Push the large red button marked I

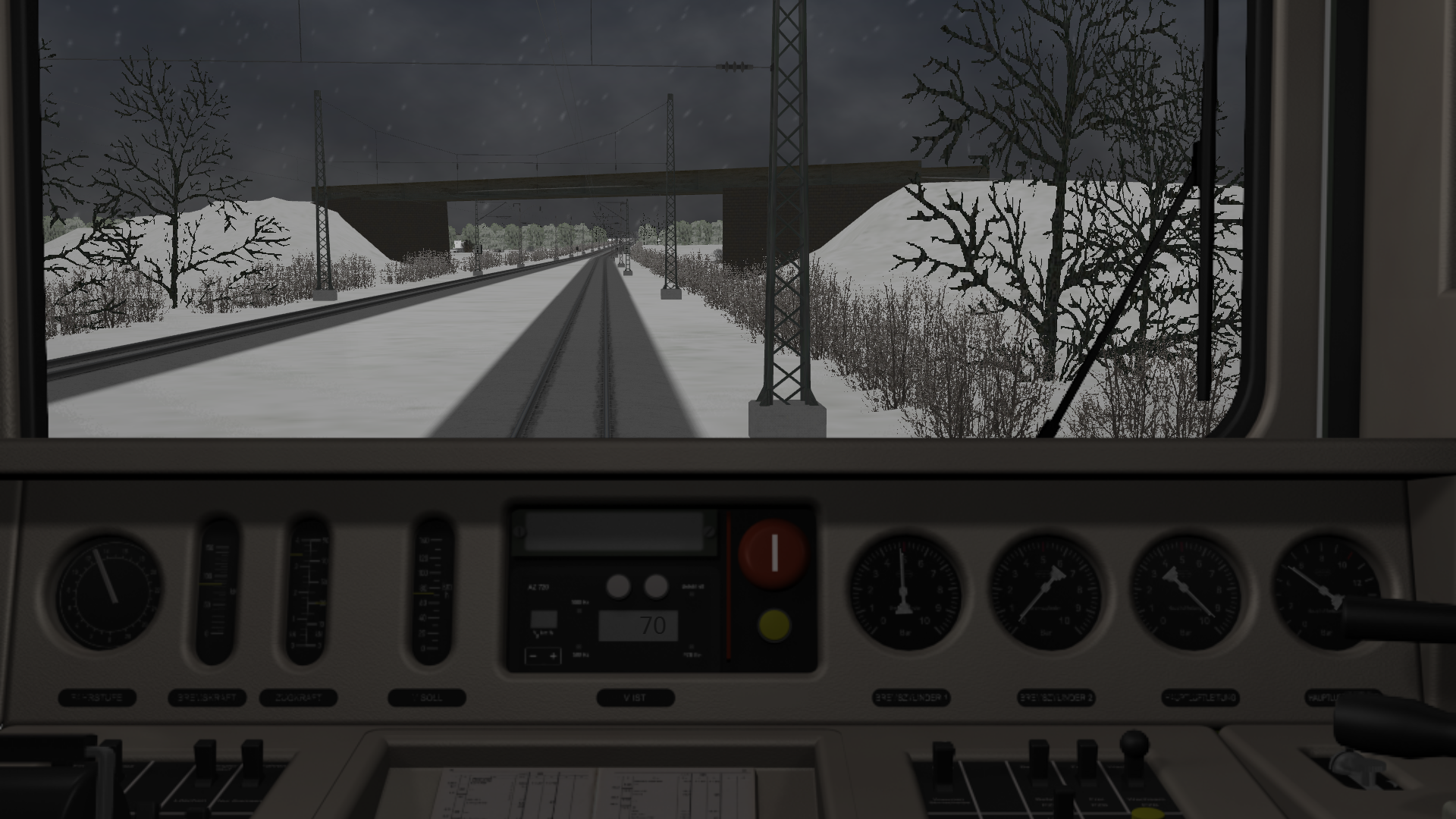pyautogui.click(x=773, y=554)
